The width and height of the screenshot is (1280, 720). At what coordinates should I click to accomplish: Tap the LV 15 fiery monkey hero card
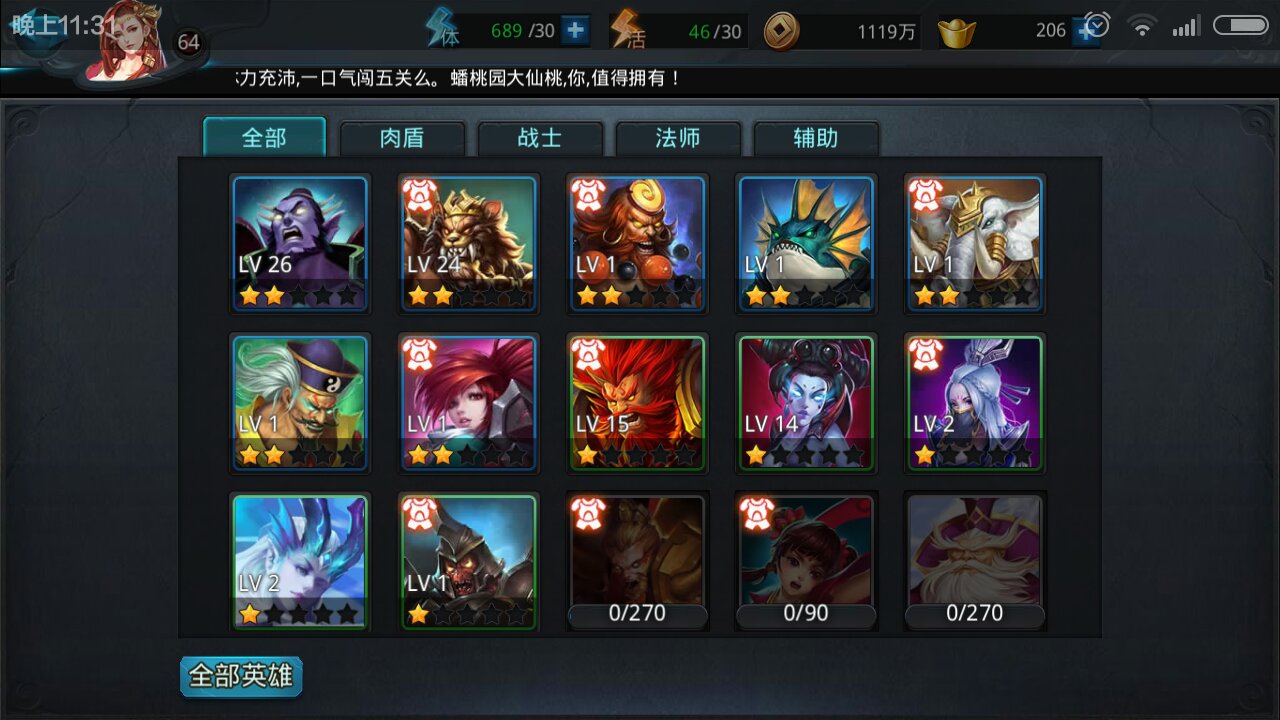pos(637,403)
